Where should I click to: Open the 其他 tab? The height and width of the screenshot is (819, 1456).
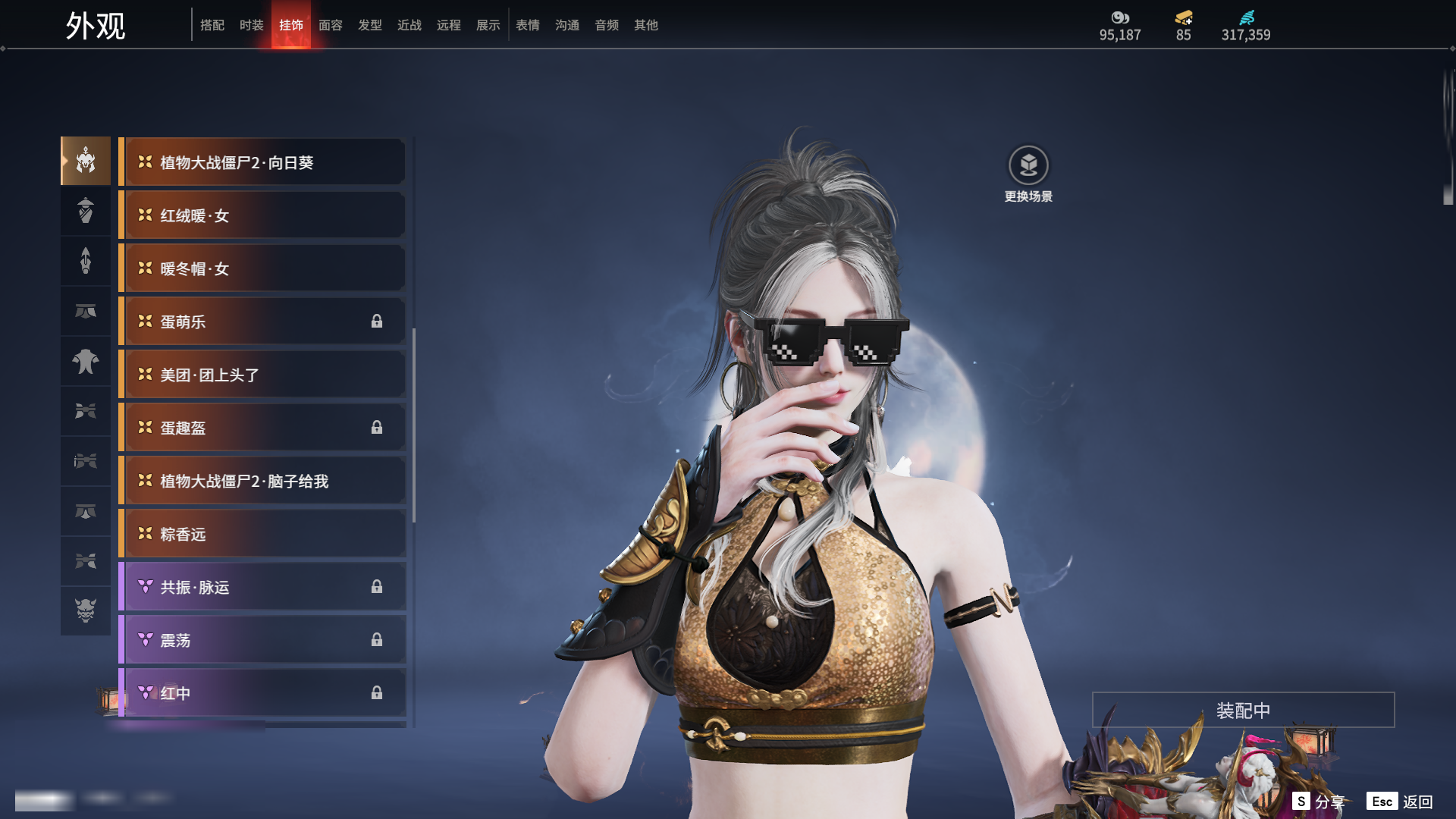point(646,25)
